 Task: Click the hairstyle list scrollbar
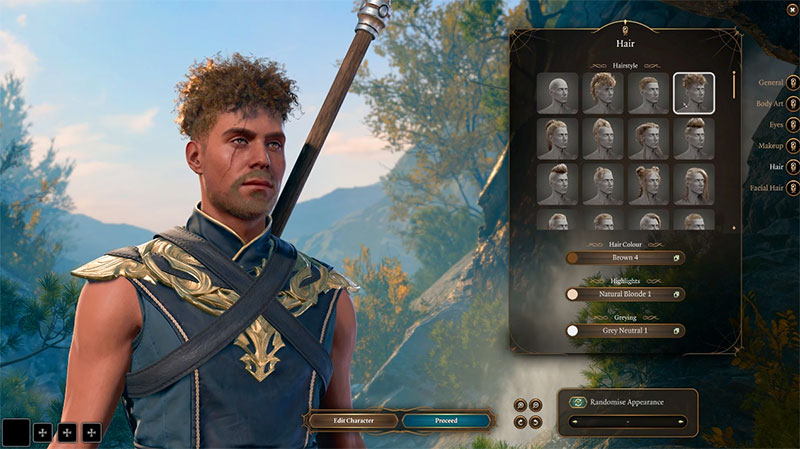[734, 86]
